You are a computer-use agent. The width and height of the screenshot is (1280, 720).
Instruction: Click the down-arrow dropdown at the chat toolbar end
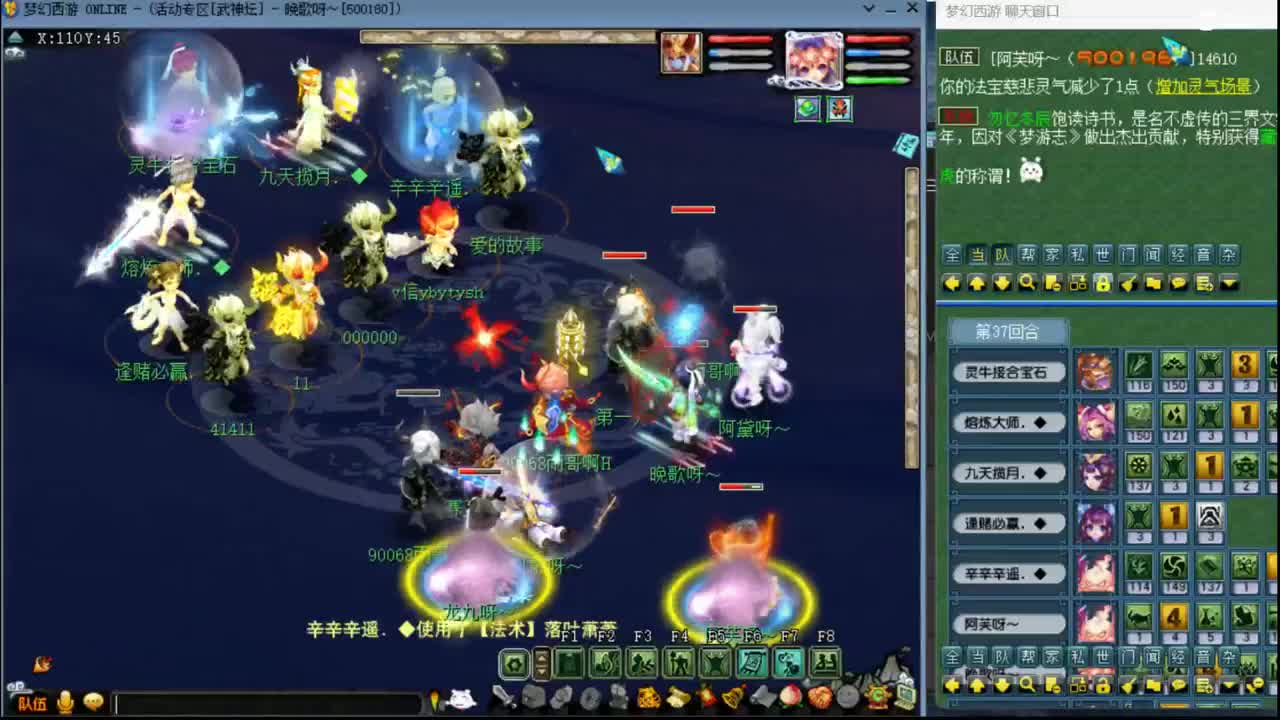tap(1230, 282)
